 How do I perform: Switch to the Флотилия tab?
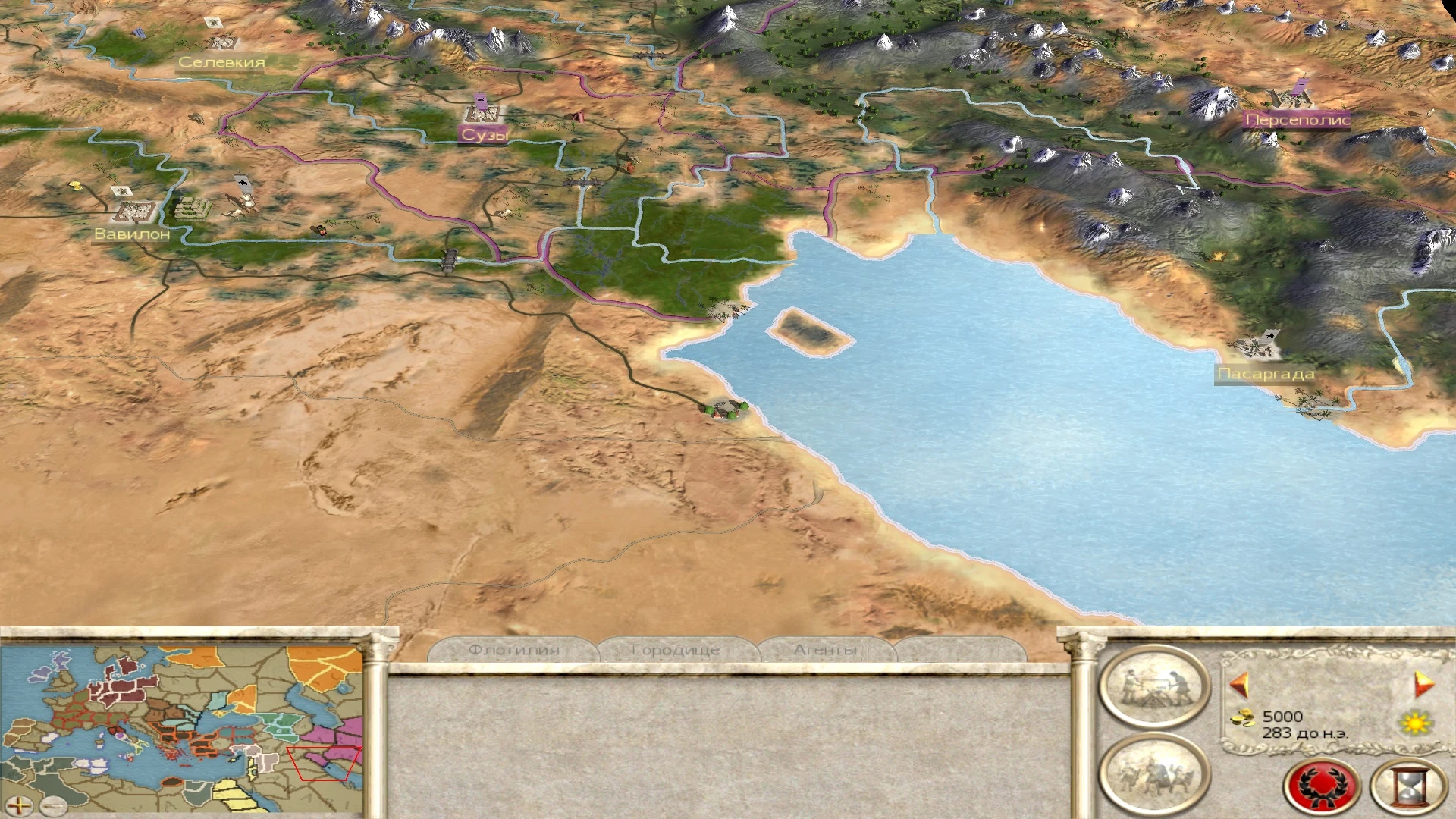click(x=516, y=649)
